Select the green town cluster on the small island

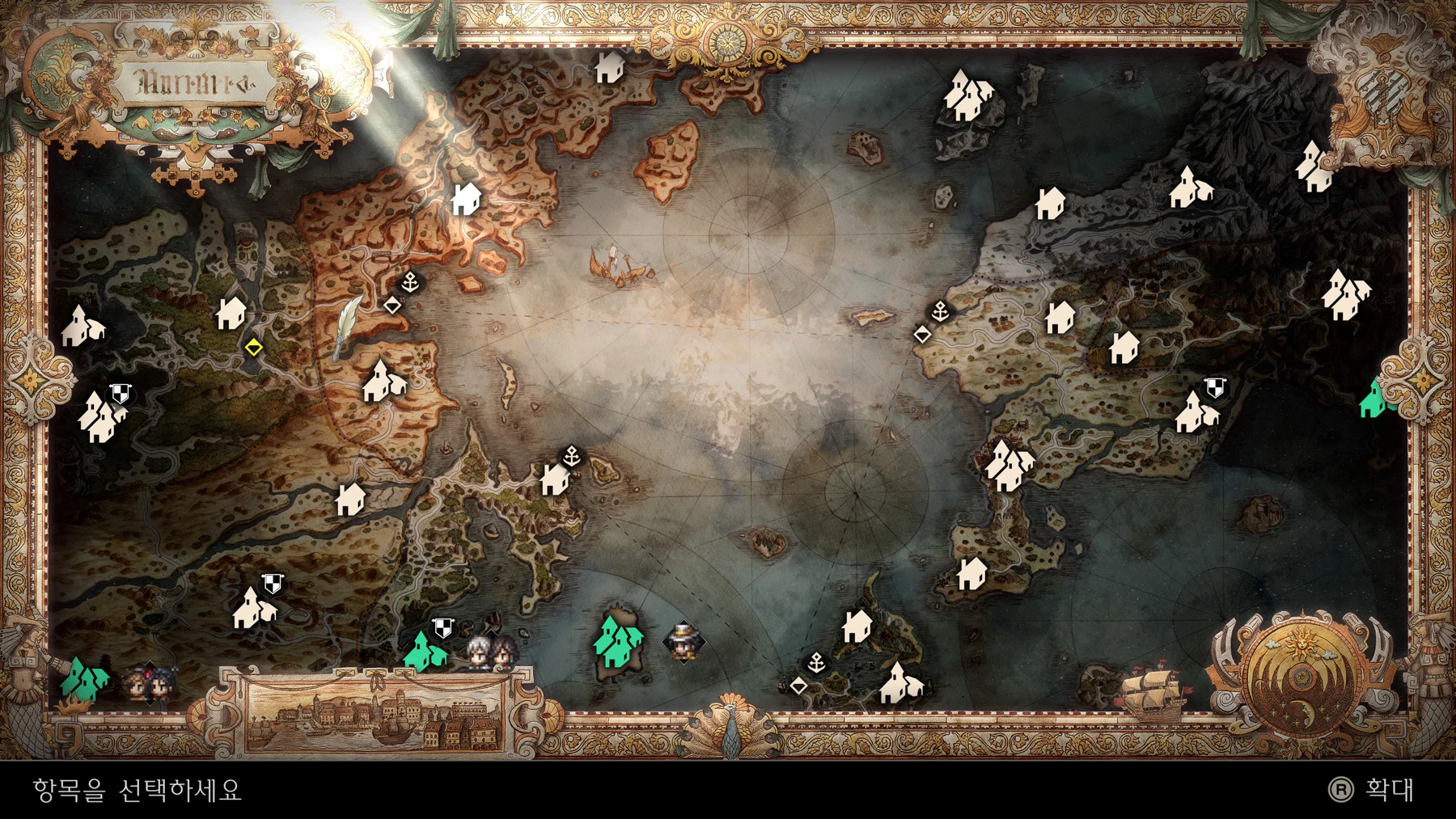[x=619, y=640]
